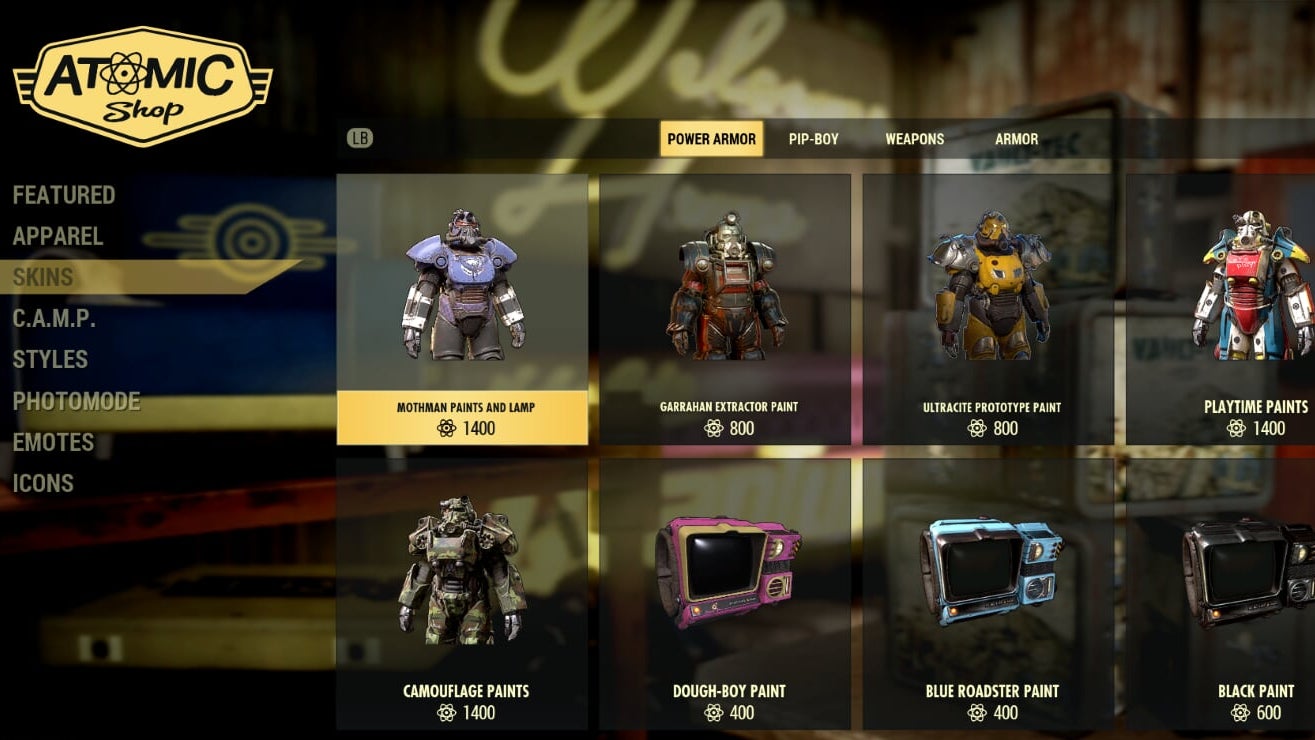
Task: View the Blue Roadster Paint Pip-Boy skin
Action: [x=989, y=593]
